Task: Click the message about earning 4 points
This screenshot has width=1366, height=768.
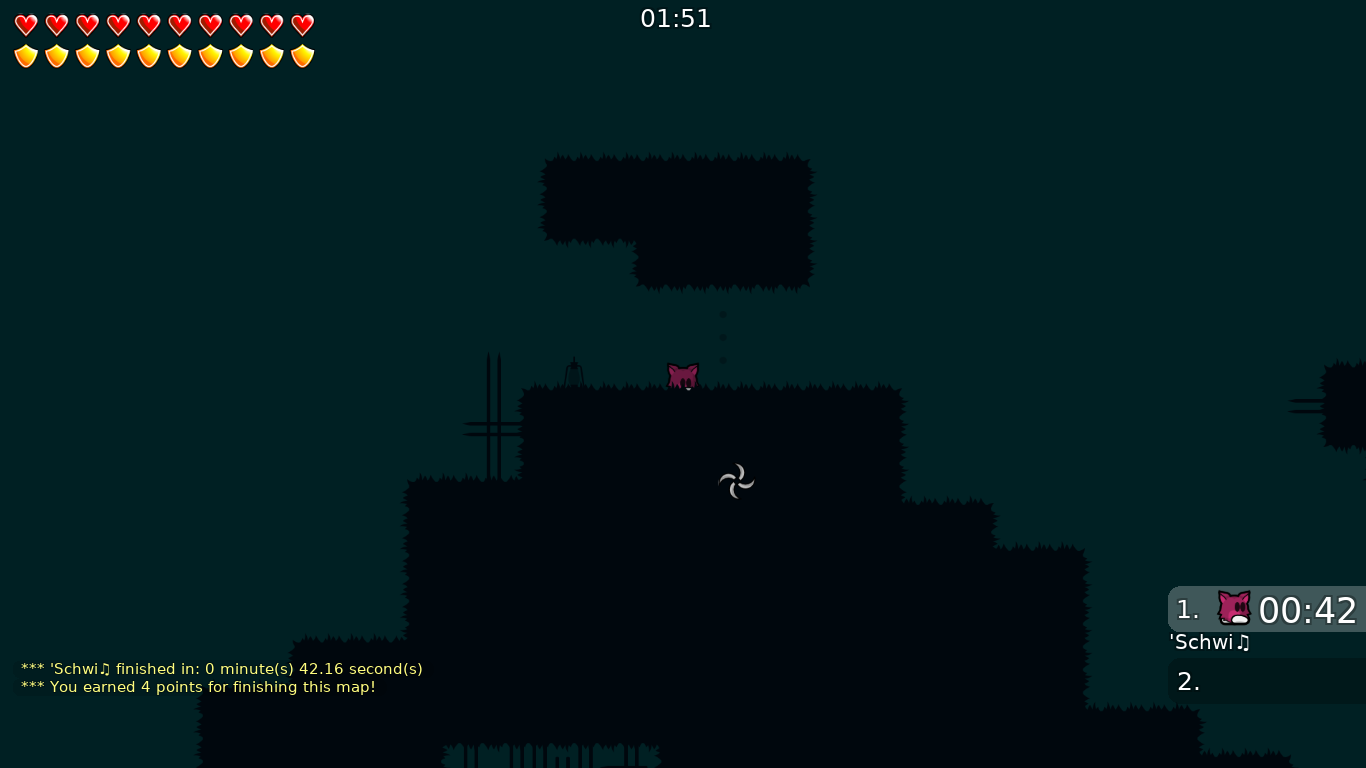Action: pos(198,687)
